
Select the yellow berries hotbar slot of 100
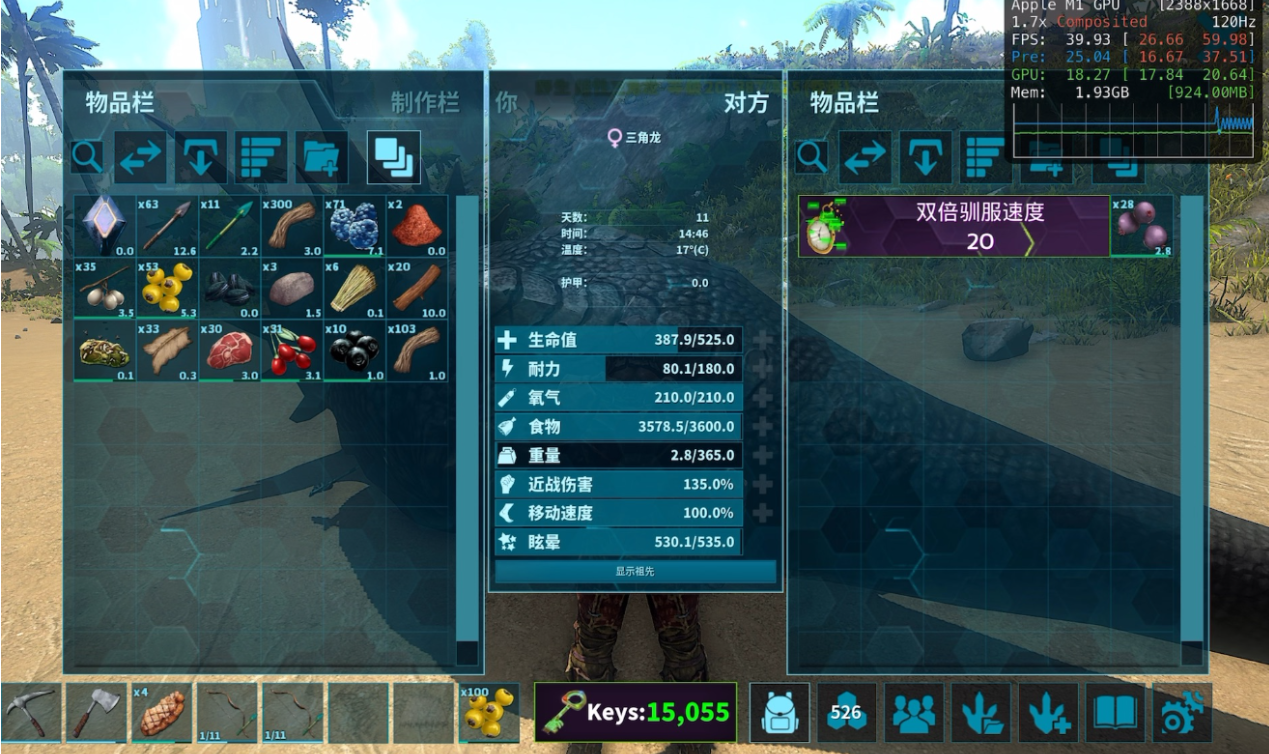pyautogui.click(x=488, y=713)
